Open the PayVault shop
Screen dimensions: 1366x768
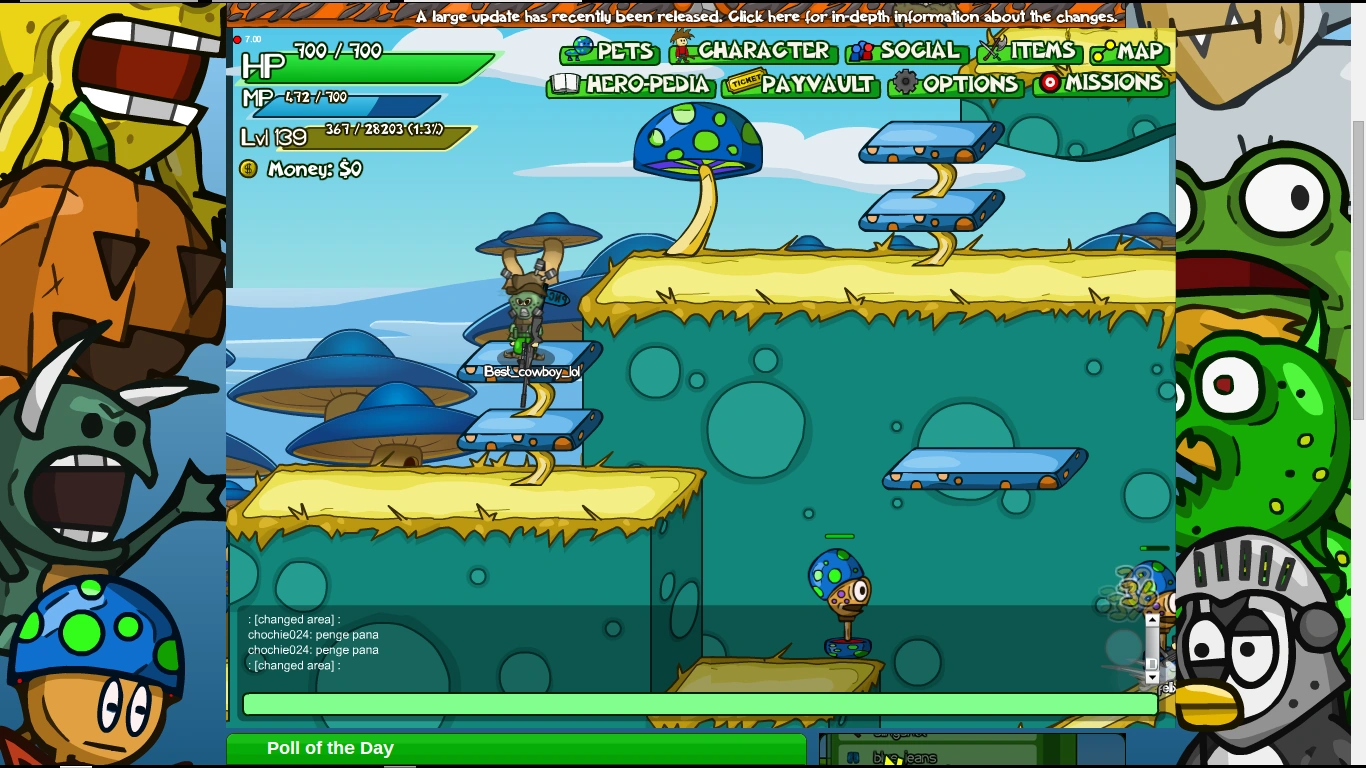coord(802,84)
